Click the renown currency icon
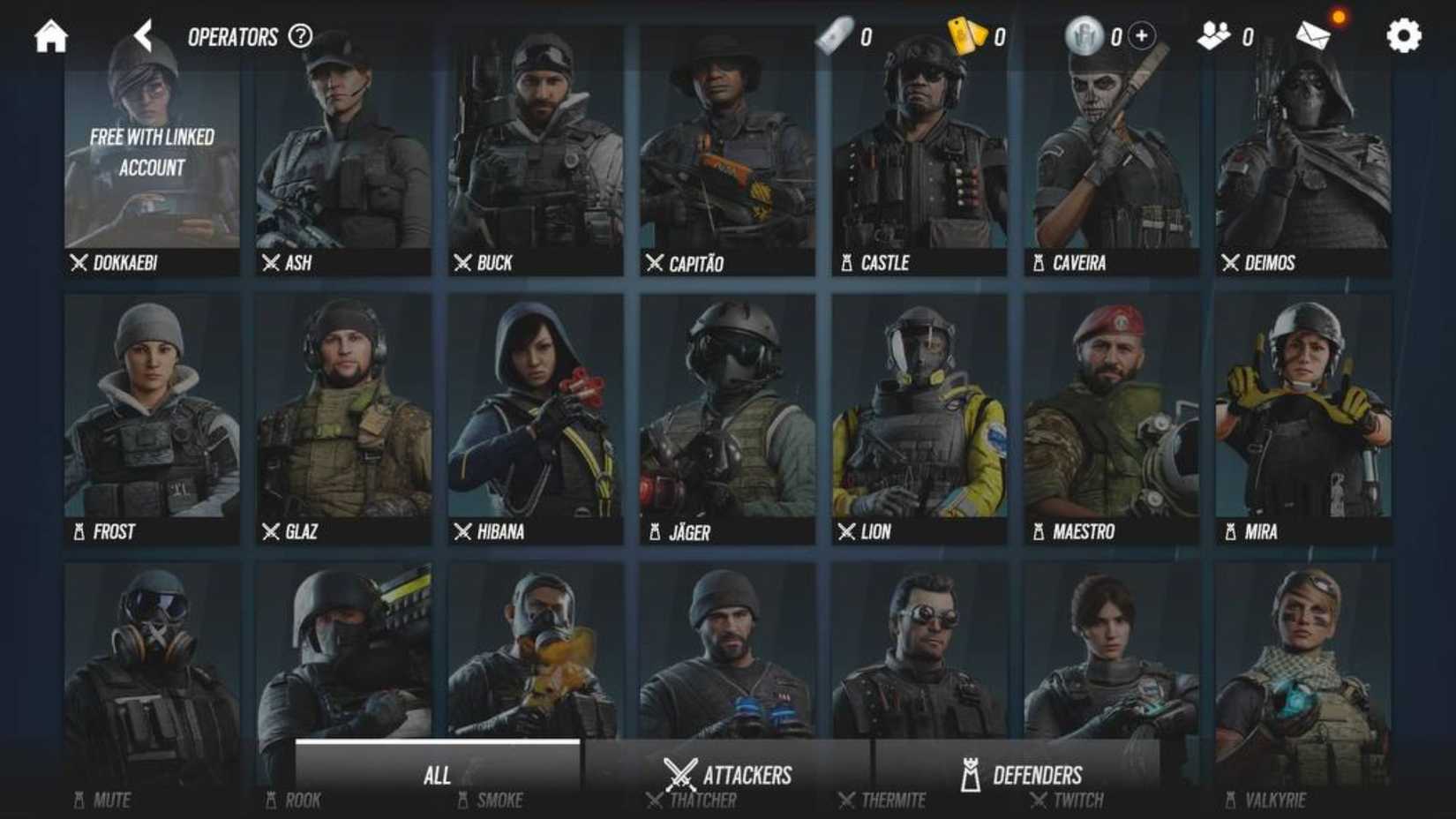1456x819 pixels. click(1084, 36)
